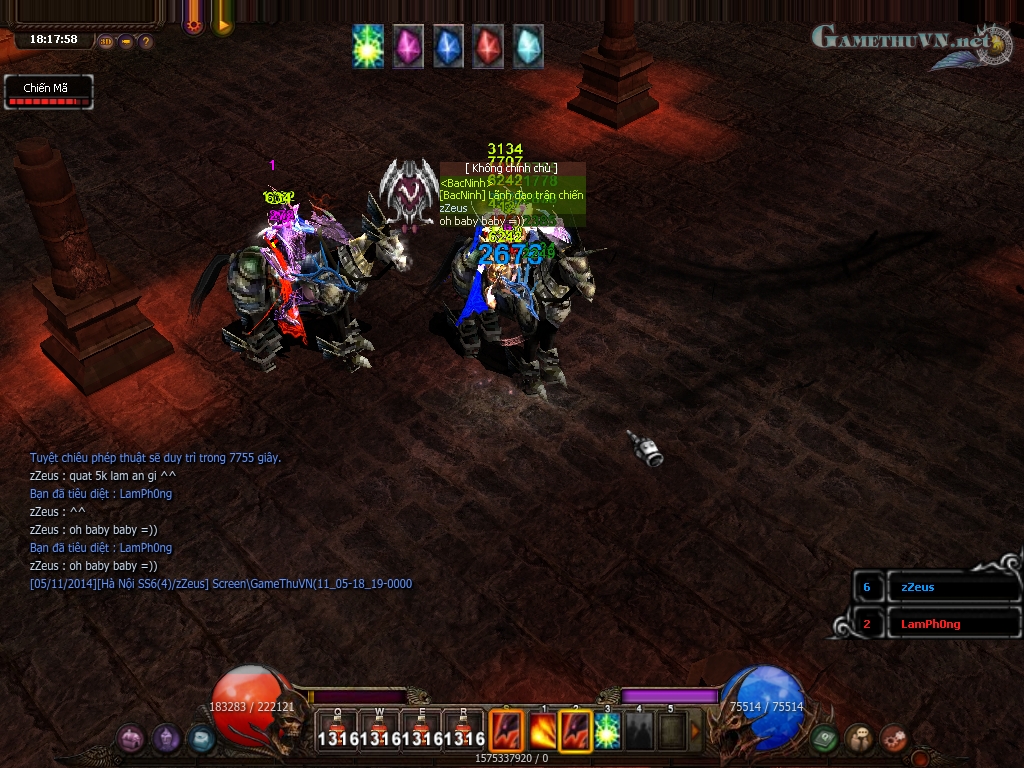Activate the fire slash skill in slot 1
The width and height of the screenshot is (1024, 768).
[543, 731]
